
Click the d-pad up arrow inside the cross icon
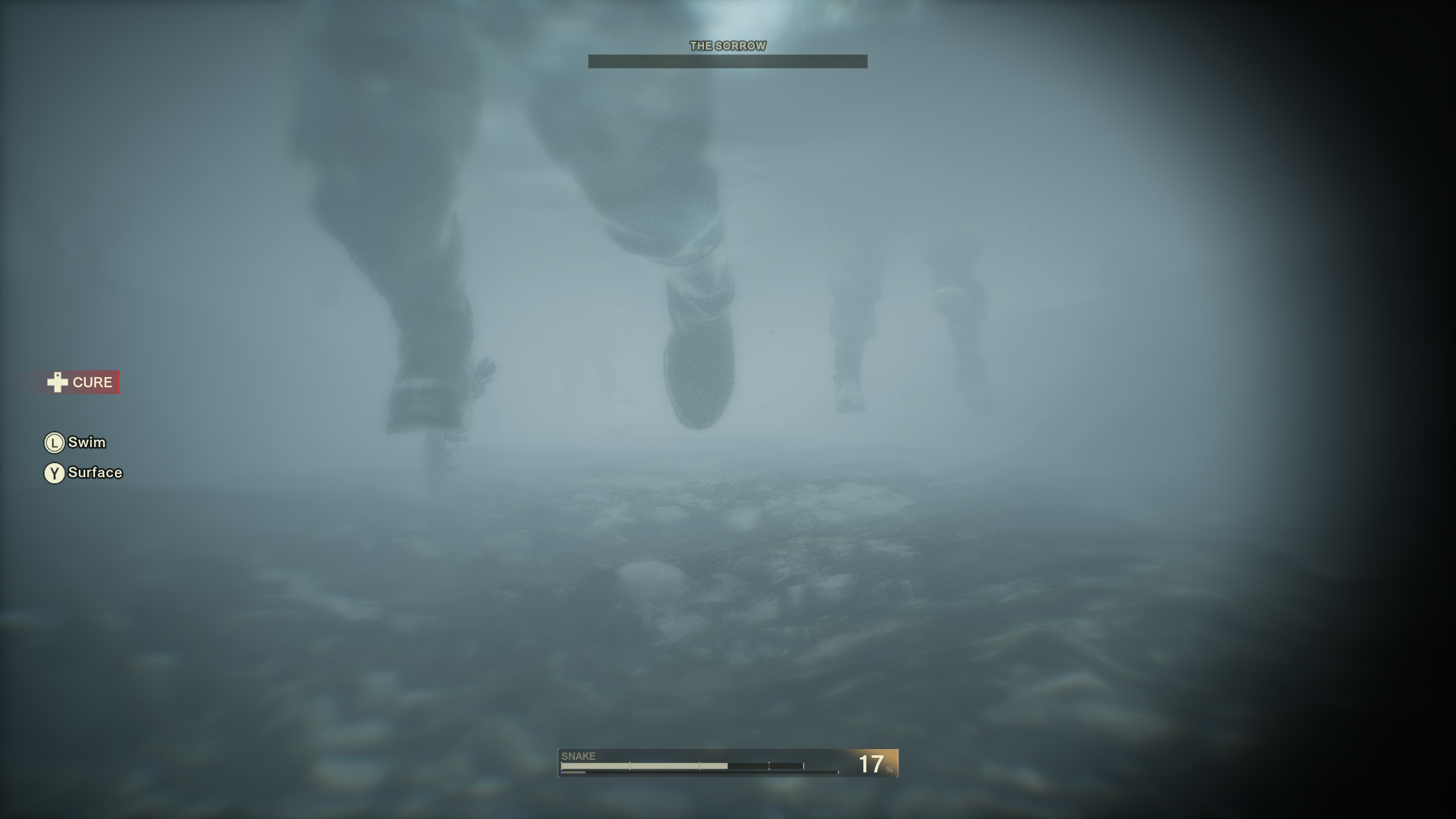tap(57, 375)
